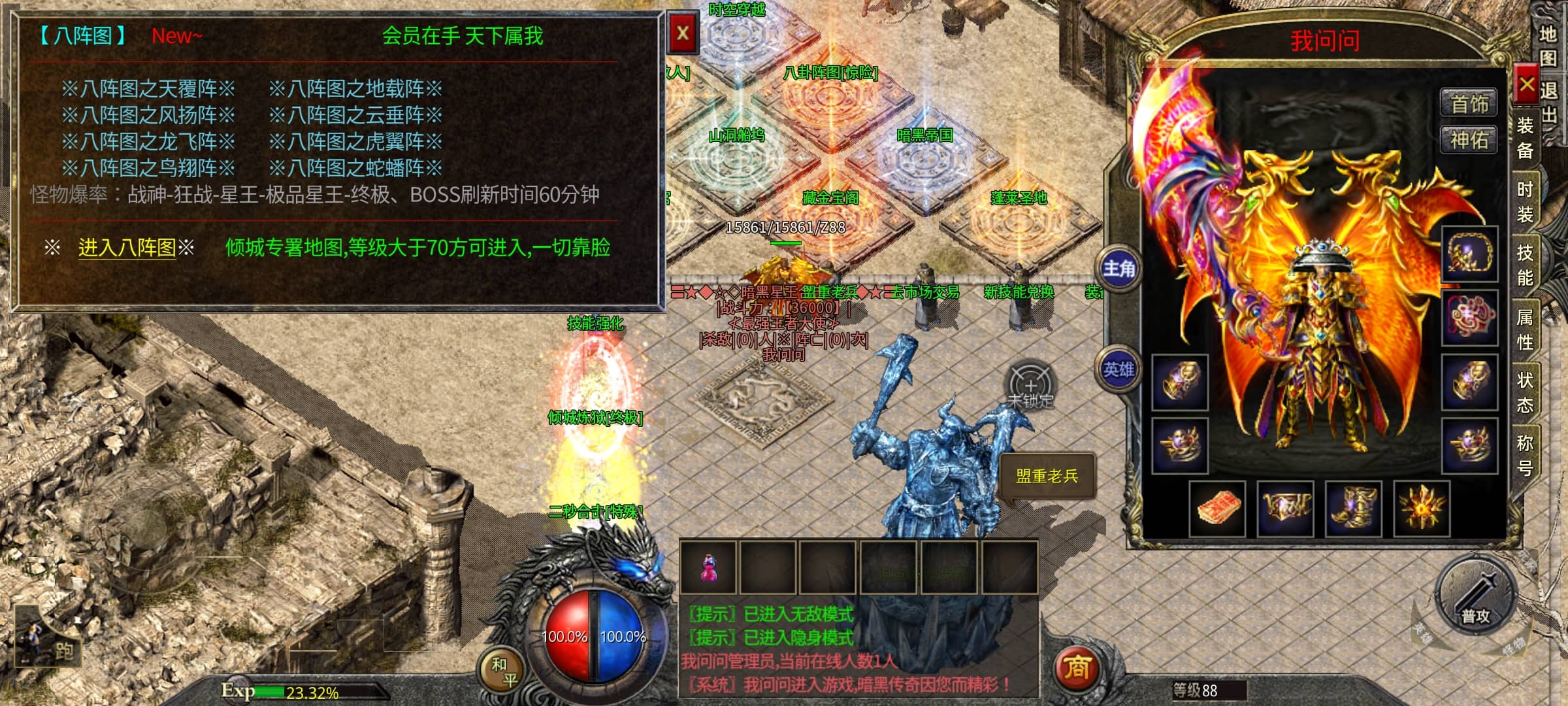Switch to the 技能 skills tab
The width and height of the screenshot is (1568, 706).
[1525, 265]
